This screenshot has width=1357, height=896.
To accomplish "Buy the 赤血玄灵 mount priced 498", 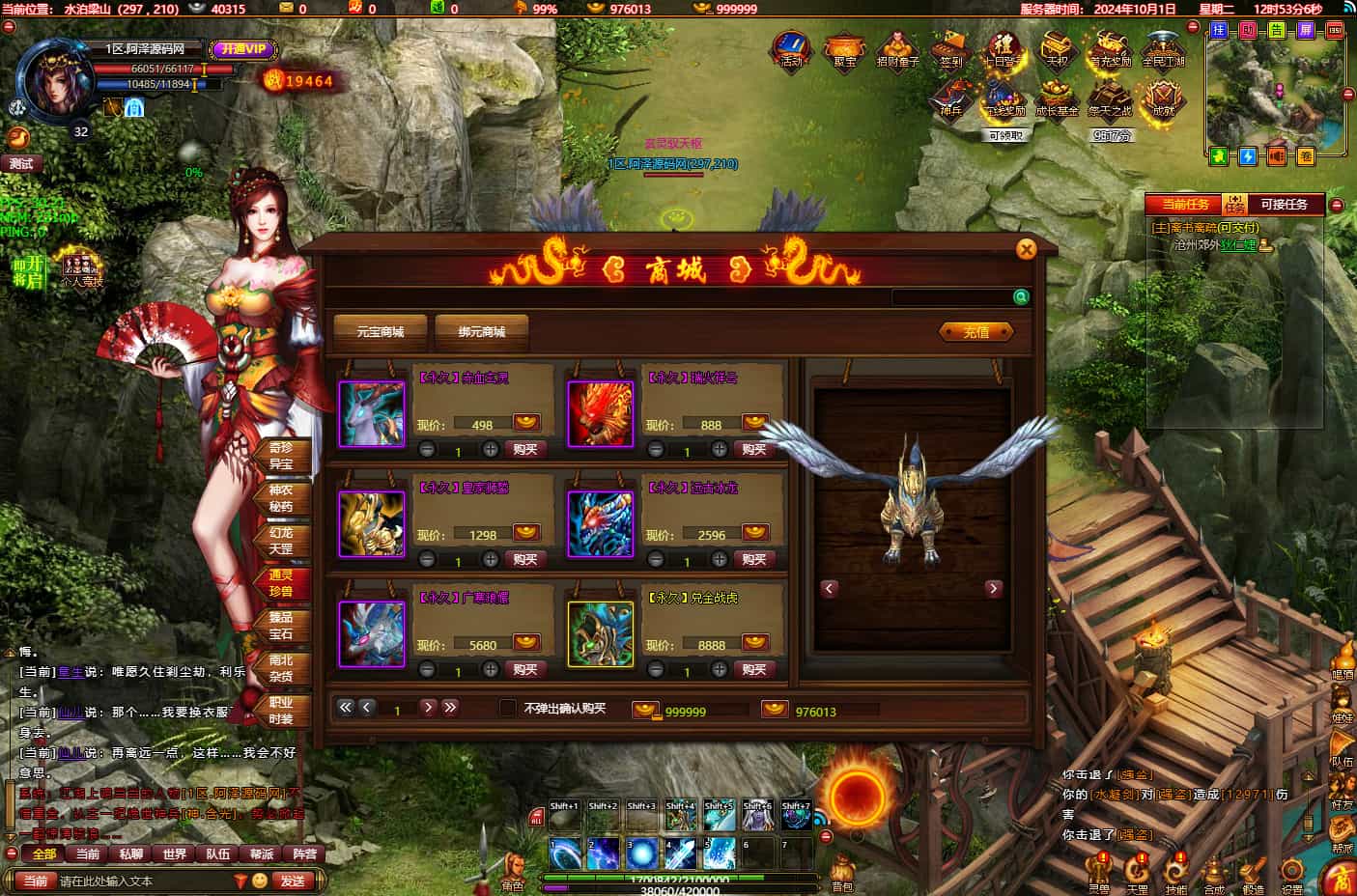I will [x=525, y=450].
